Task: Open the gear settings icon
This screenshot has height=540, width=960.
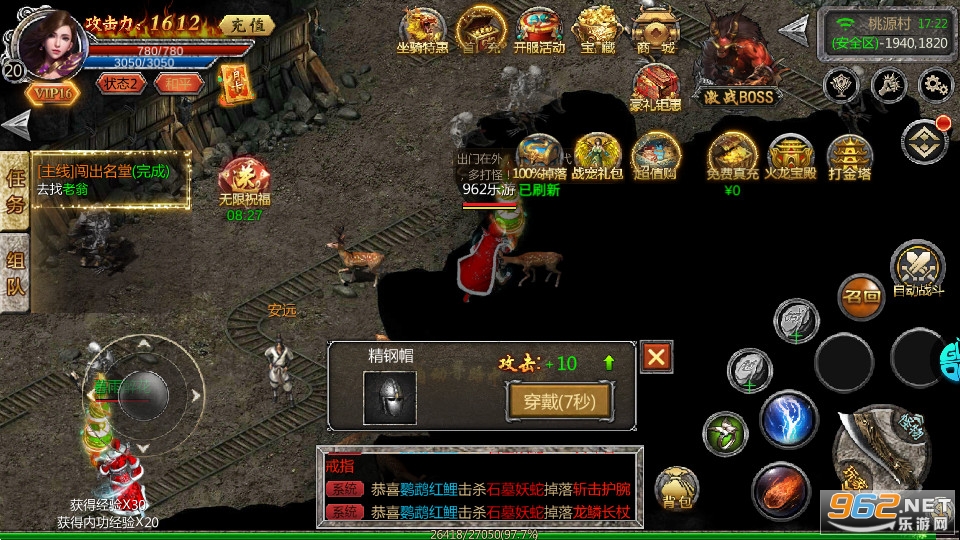Action: point(937,84)
